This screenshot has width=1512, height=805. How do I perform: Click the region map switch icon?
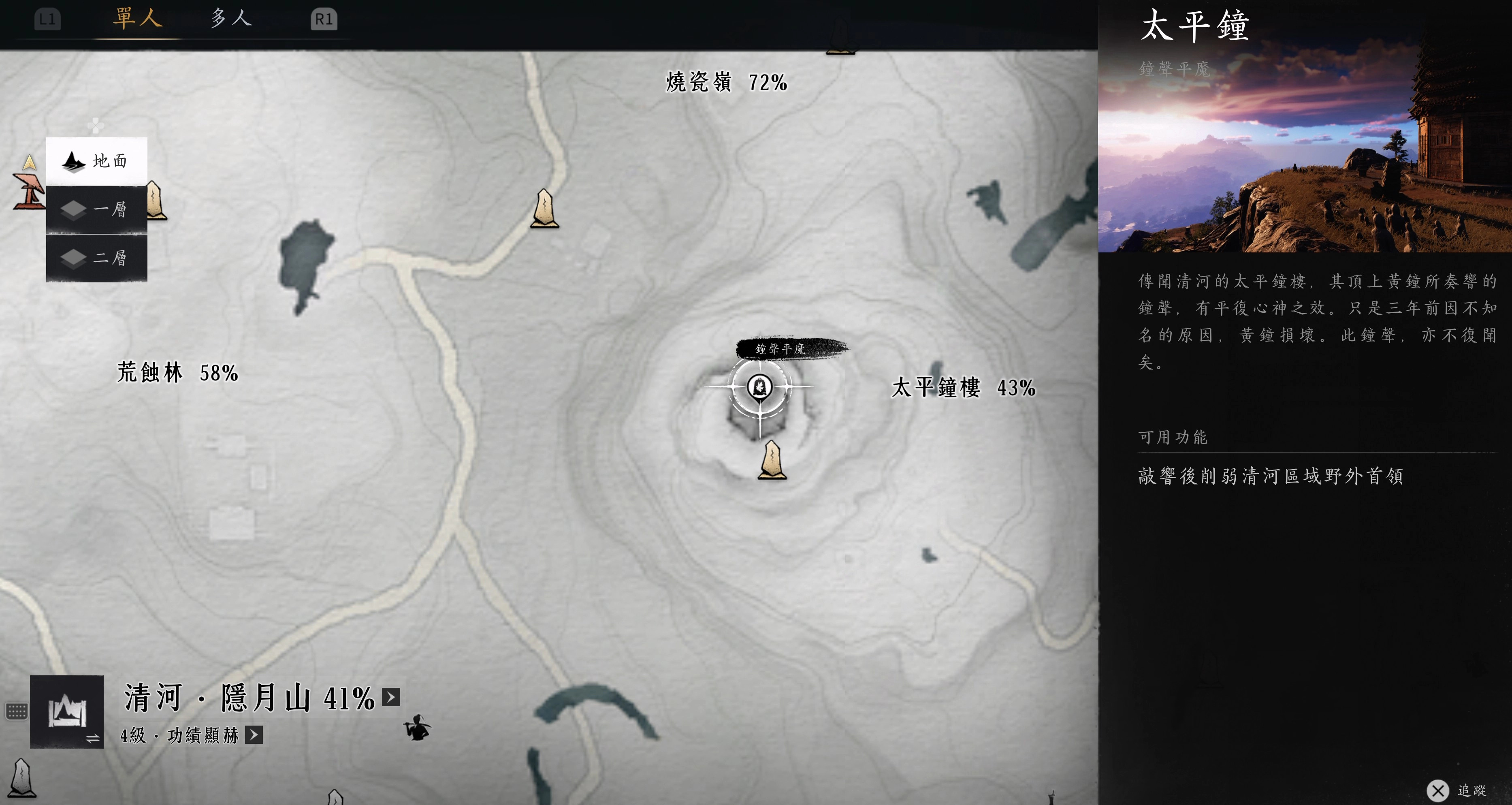(x=67, y=712)
